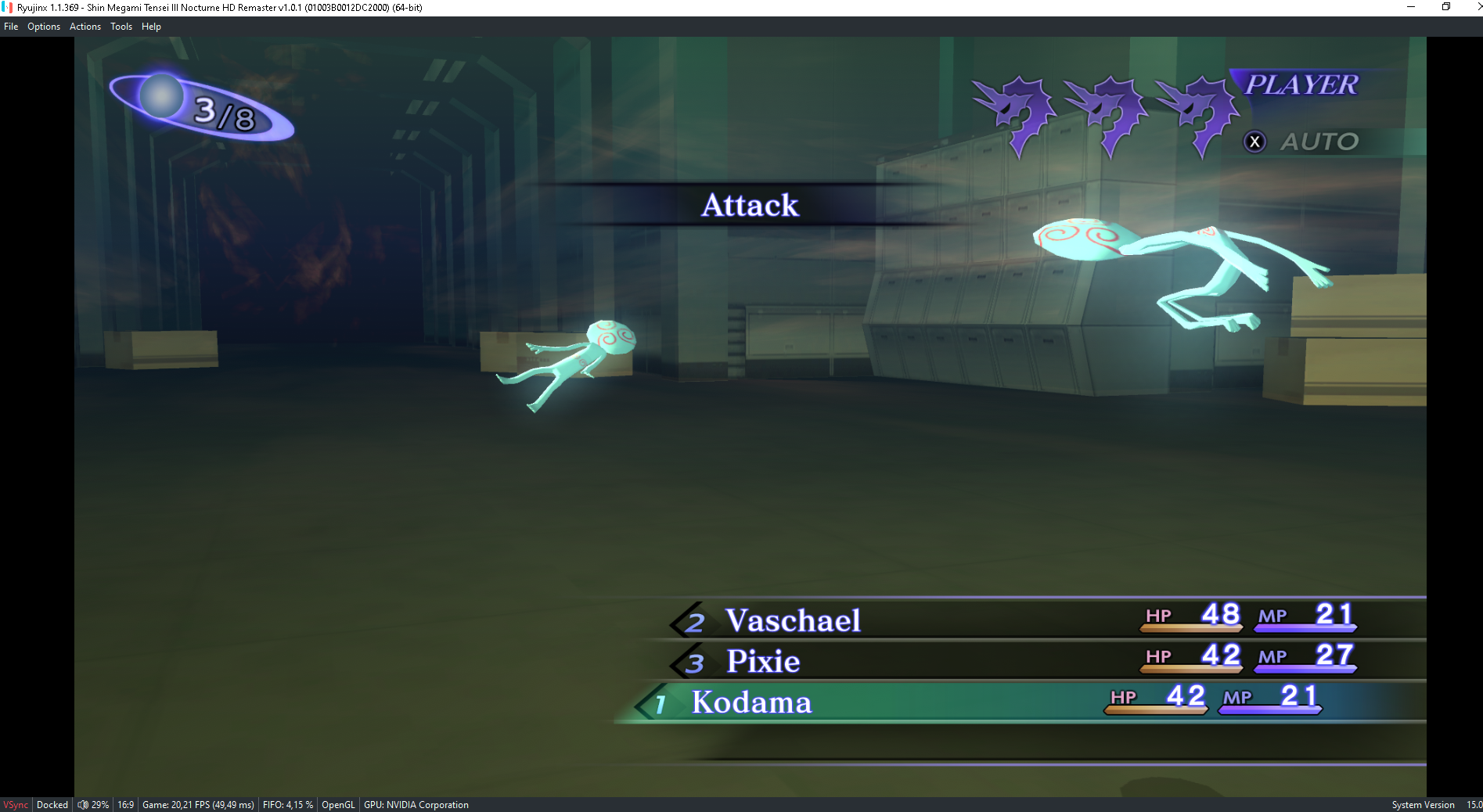The width and height of the screenshot is (1483, 812).
Task: Open the Options menu
Action: coord(44,27)
